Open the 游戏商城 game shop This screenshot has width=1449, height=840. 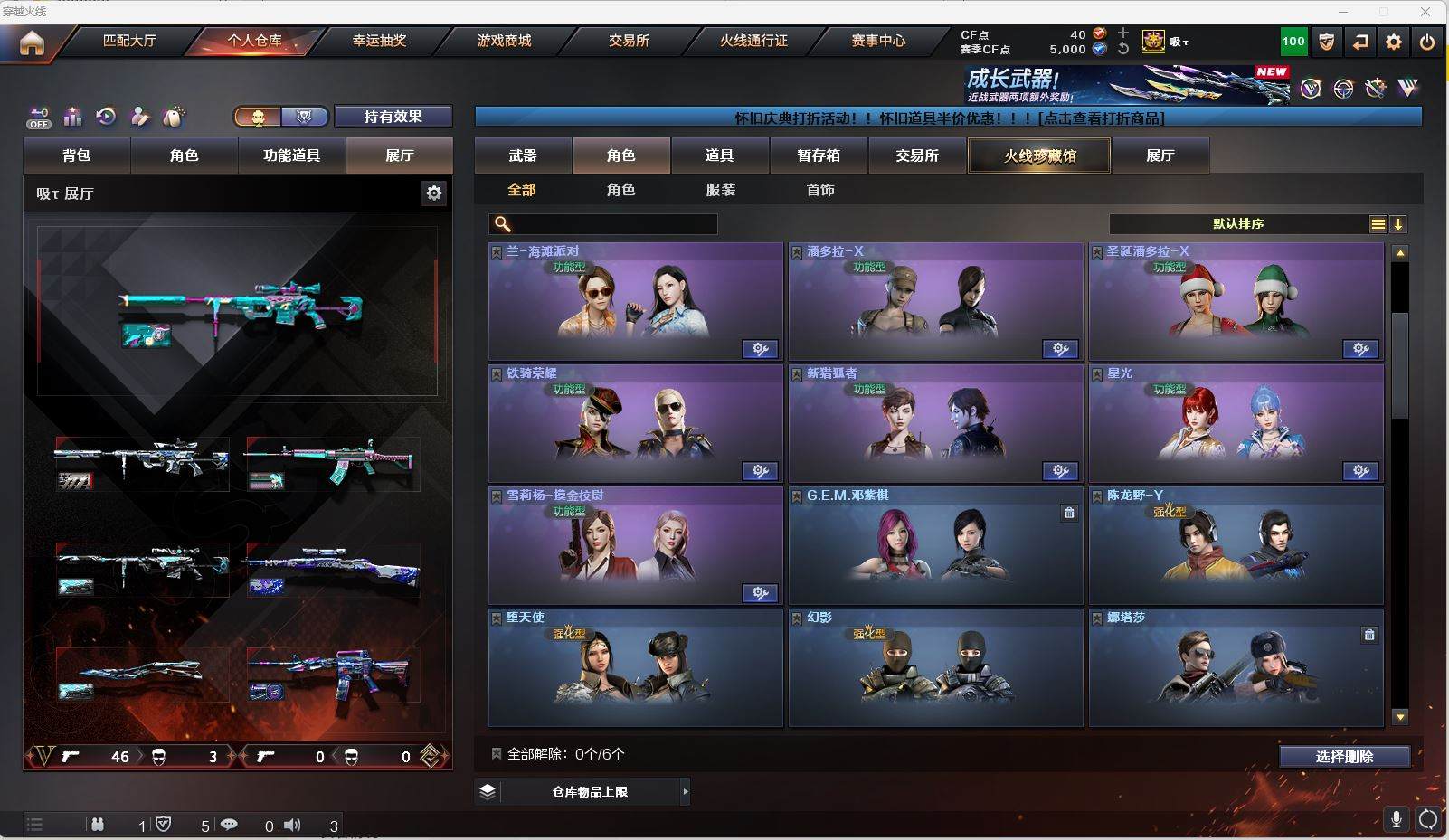[504, 41]
